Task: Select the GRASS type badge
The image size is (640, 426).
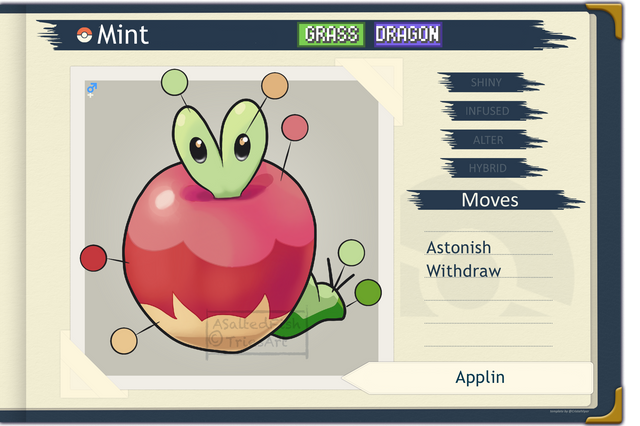Action: tap(332, 35)
